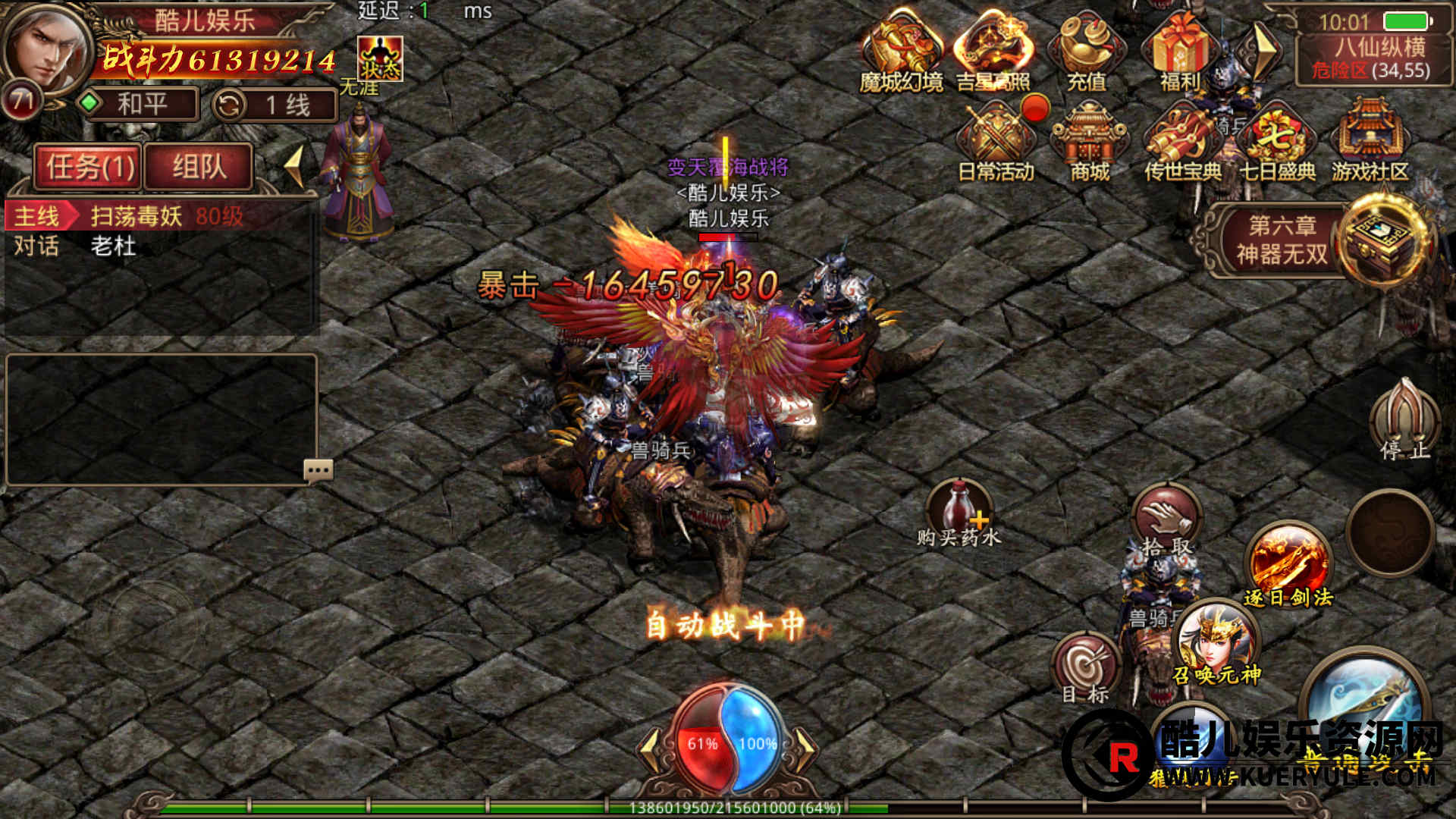
Task: Use the 召唤元神 summon skill
Action: 1216,643
